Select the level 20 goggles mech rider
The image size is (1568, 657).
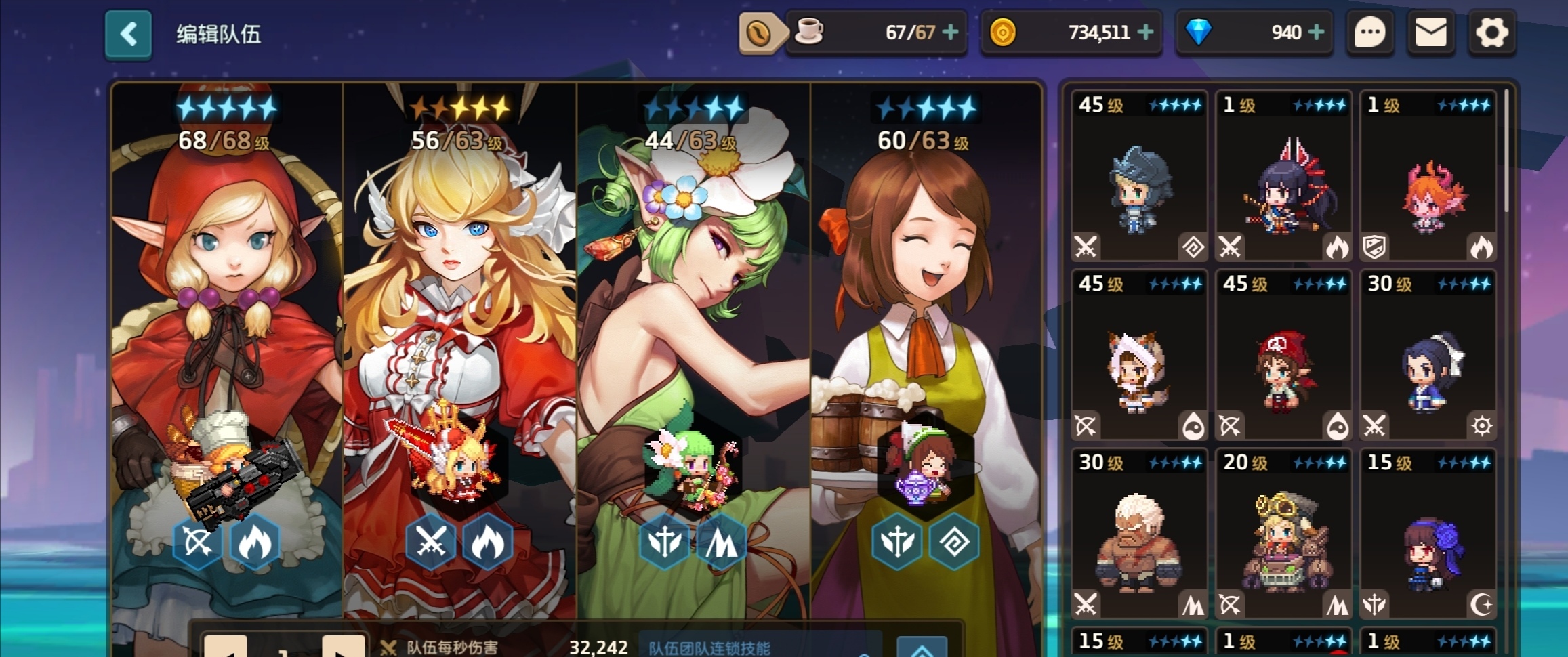point(1283,534)
